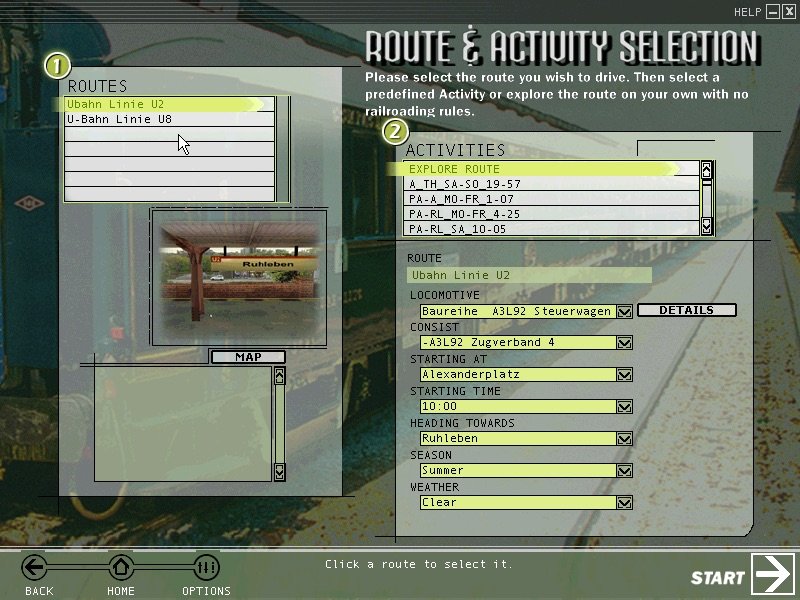Open the route Map
800x600 pixels.
(247, 357)
